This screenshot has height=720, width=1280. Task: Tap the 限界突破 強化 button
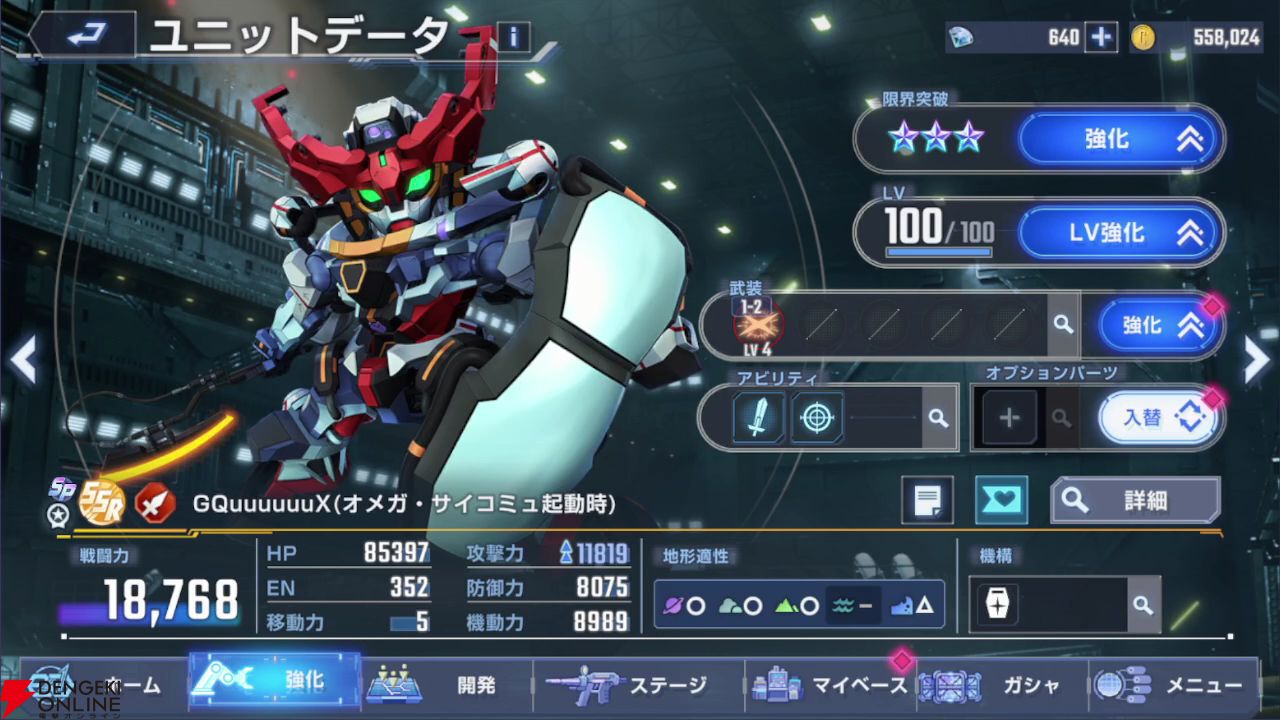click(x=1121, y=139)
